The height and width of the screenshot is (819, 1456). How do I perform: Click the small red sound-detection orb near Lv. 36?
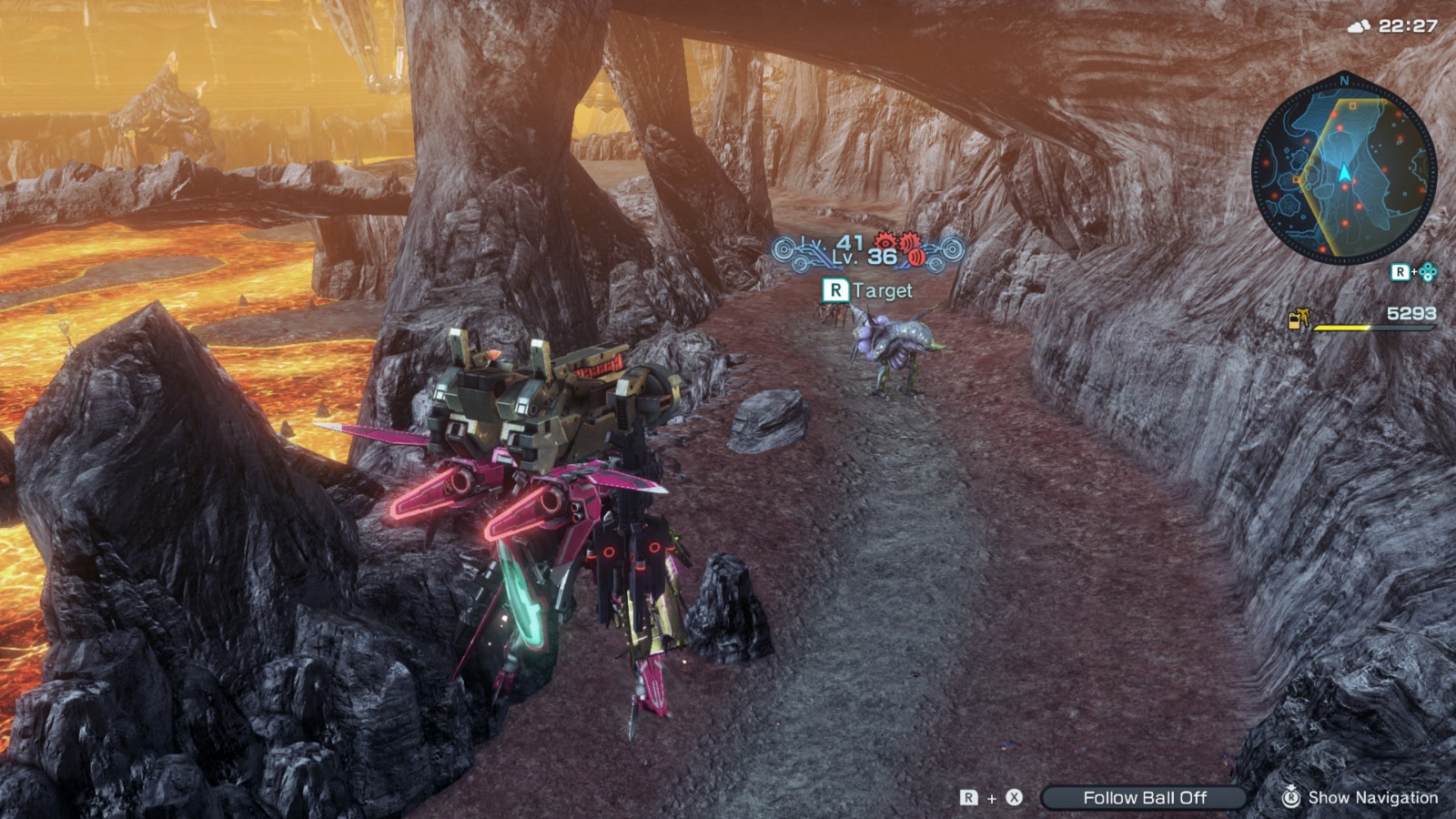click(917, 258)
